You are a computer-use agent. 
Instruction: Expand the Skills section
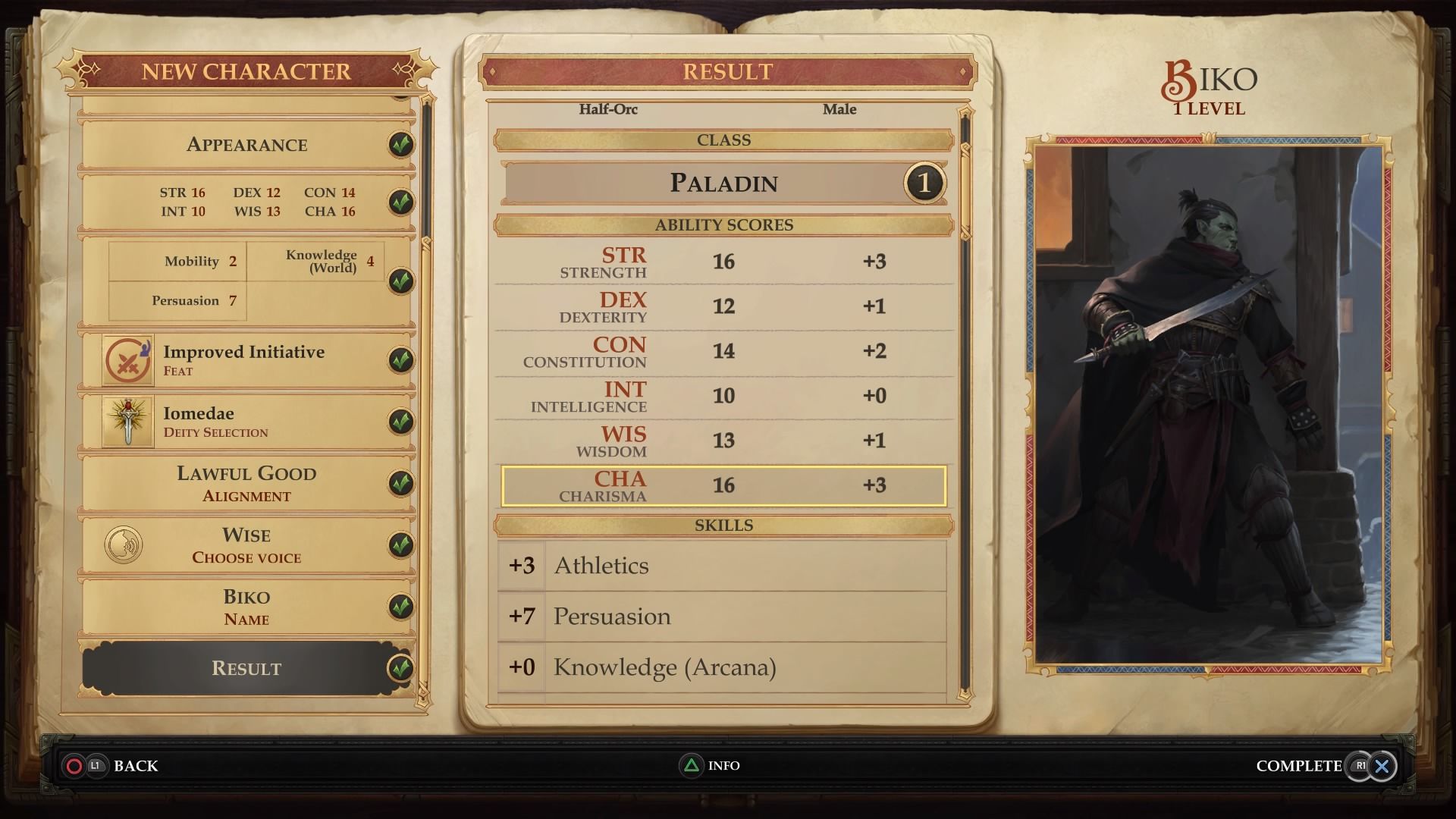(x=723, y=525)
